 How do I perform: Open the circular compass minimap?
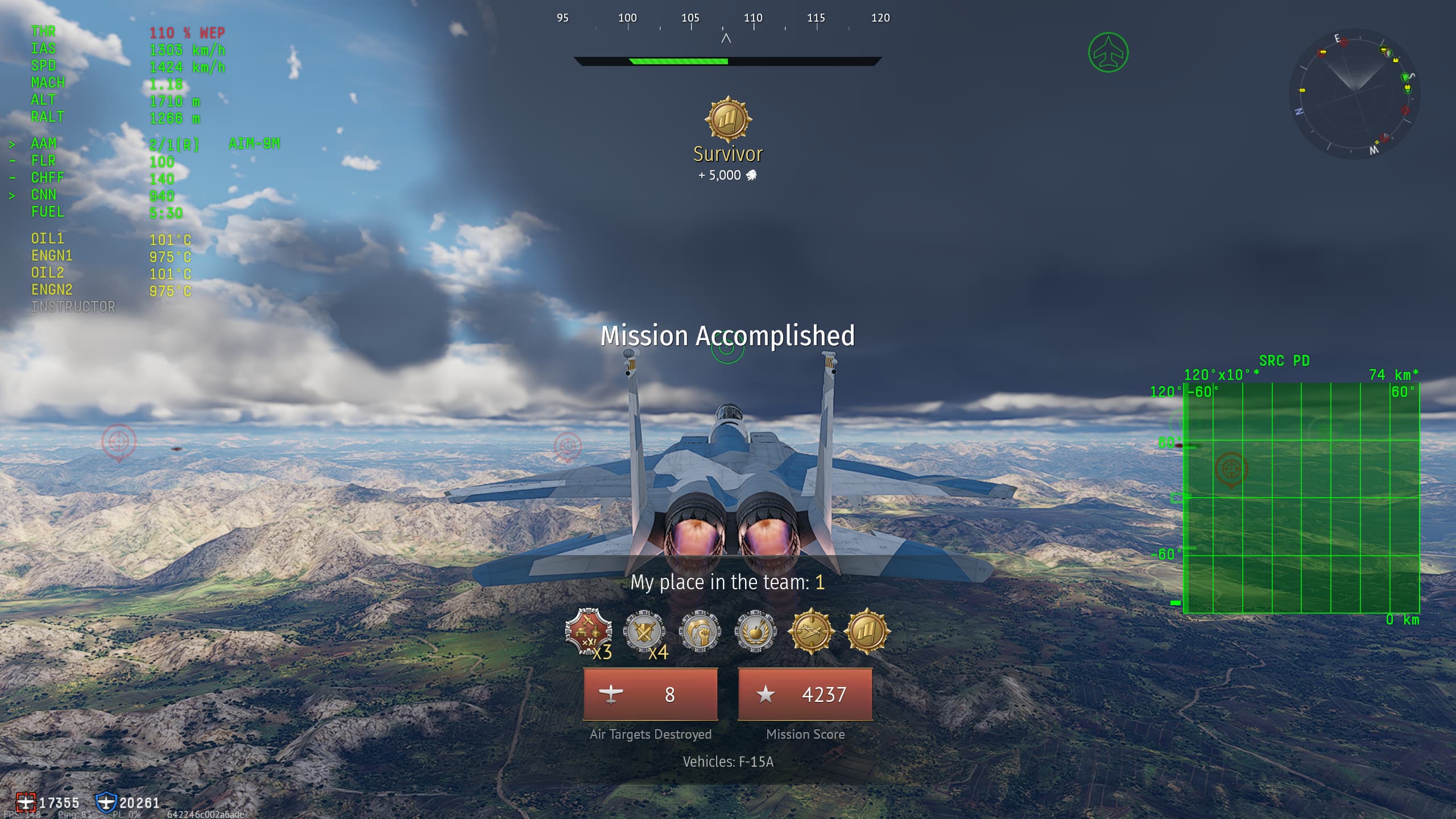[1354, 94]
